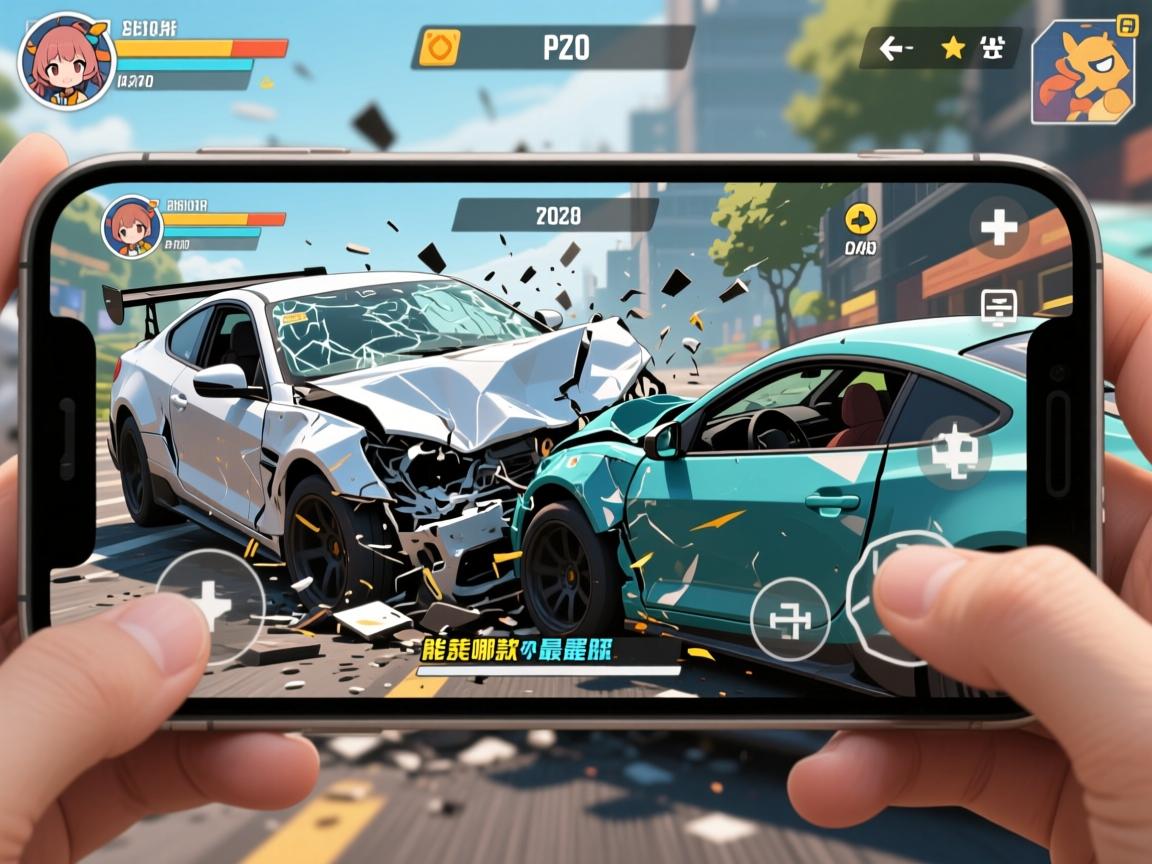Image resolution: width=1152 pixels, height=864 pixels.
Task: Select the yellow star icon
Action: (x=953, y=47)
